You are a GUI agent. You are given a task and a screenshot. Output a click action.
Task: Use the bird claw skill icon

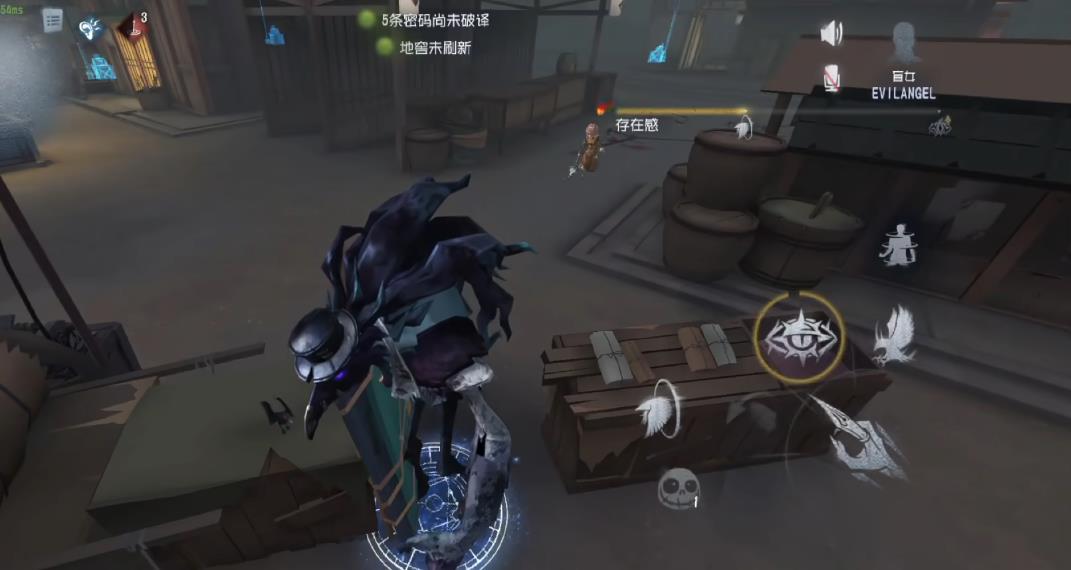(892, 335)
